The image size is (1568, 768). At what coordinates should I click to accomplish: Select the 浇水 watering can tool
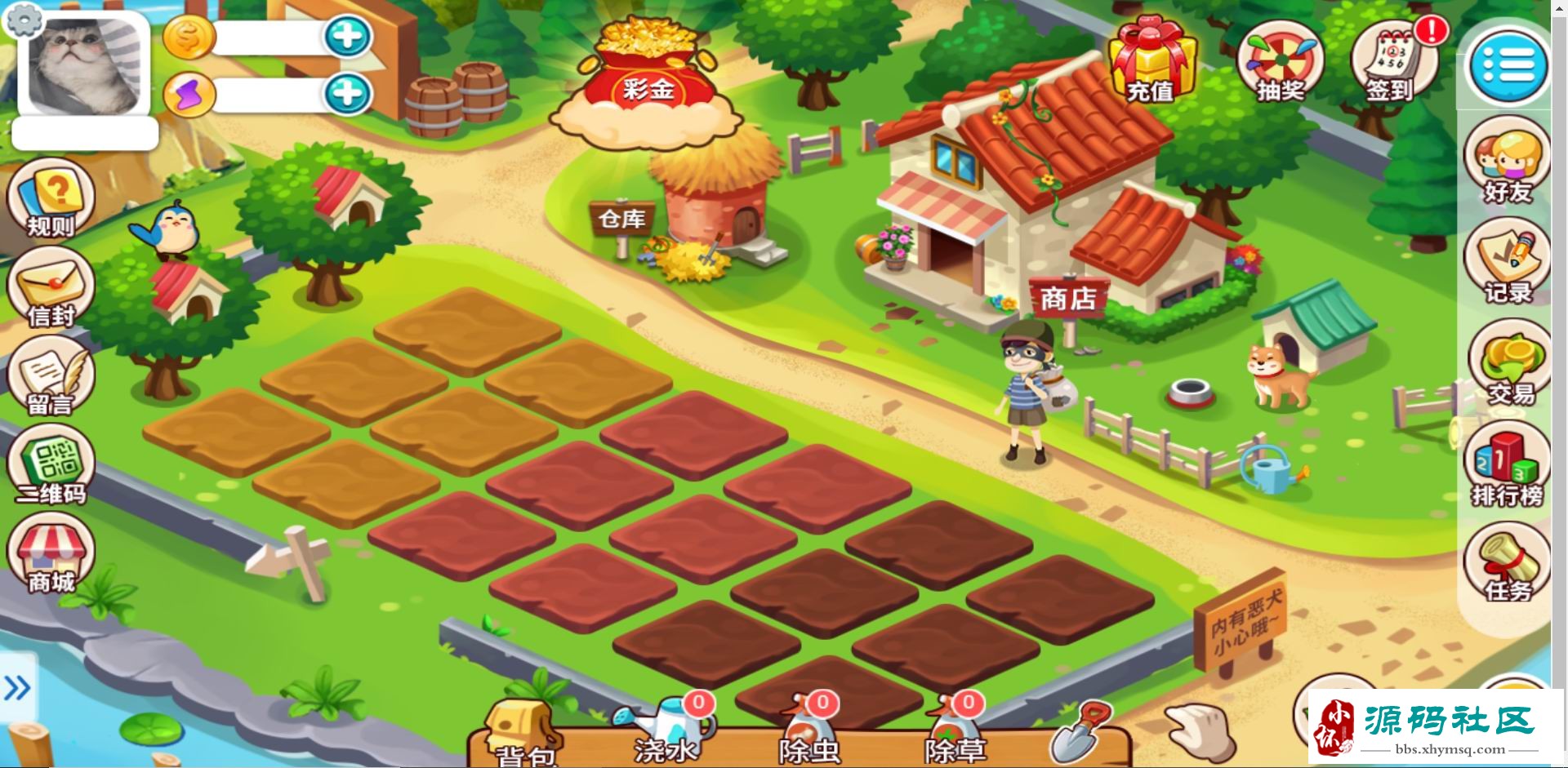pyautogui.click(x=665, y=730)
